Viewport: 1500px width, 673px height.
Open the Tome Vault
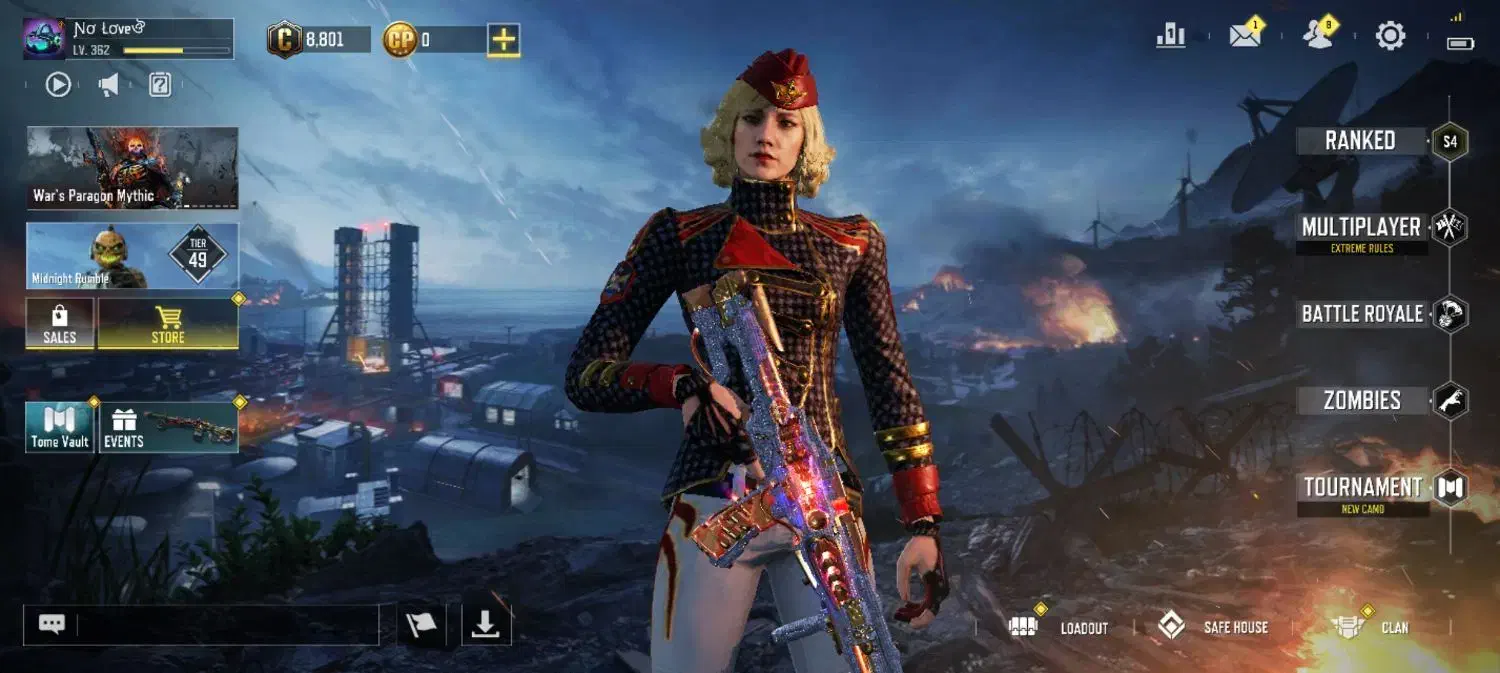point(60,427)
